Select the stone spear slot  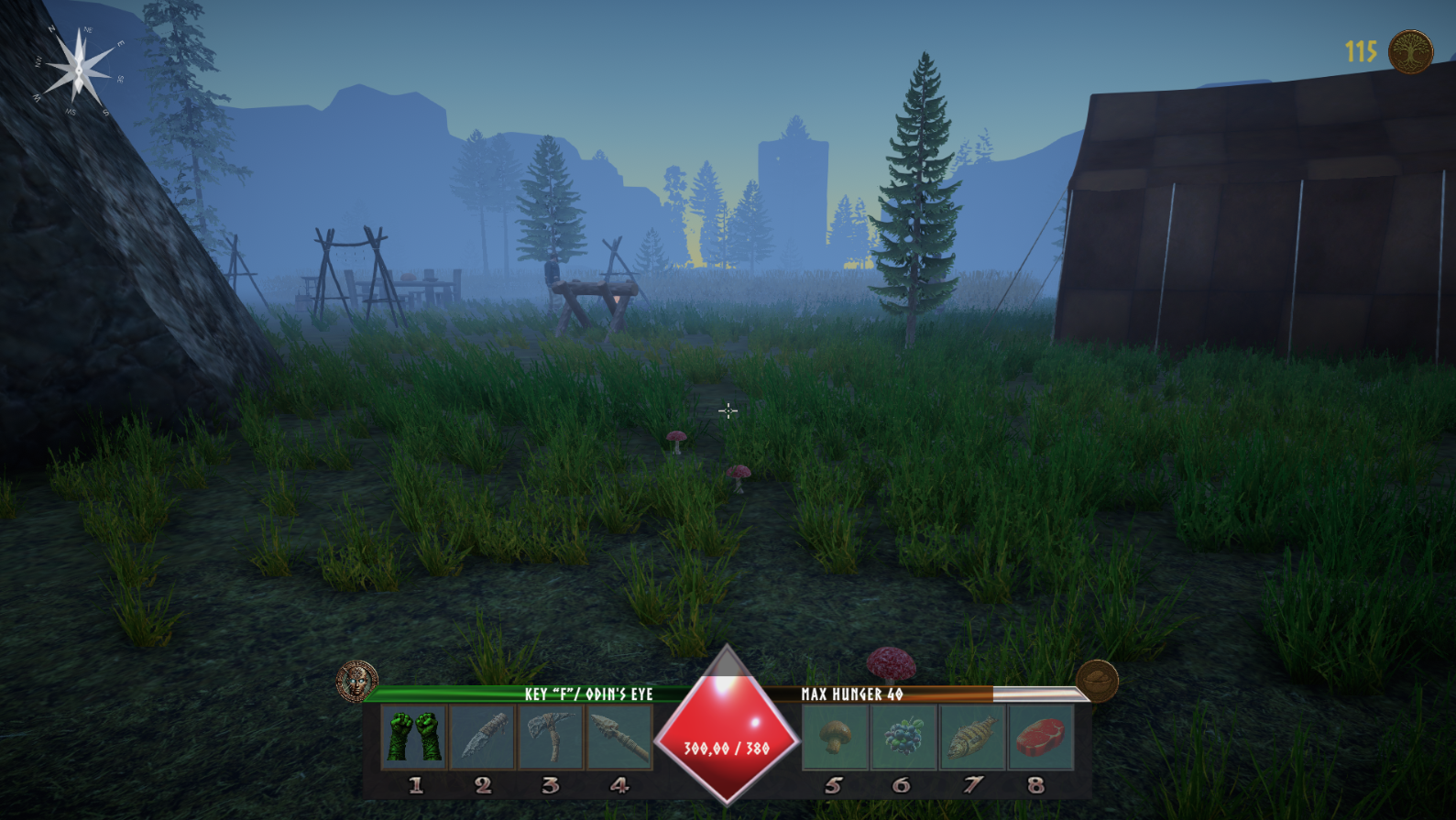tap(619, 737)
